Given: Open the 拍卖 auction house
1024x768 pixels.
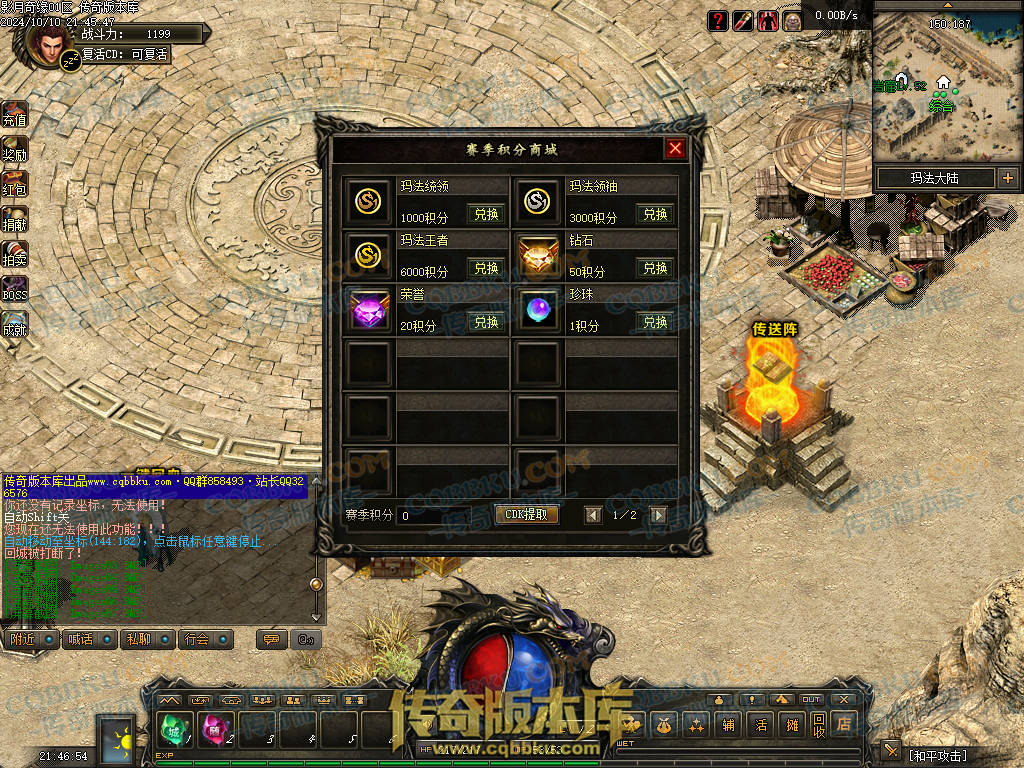Looking at the screenshot, I should tap(14, 254).
